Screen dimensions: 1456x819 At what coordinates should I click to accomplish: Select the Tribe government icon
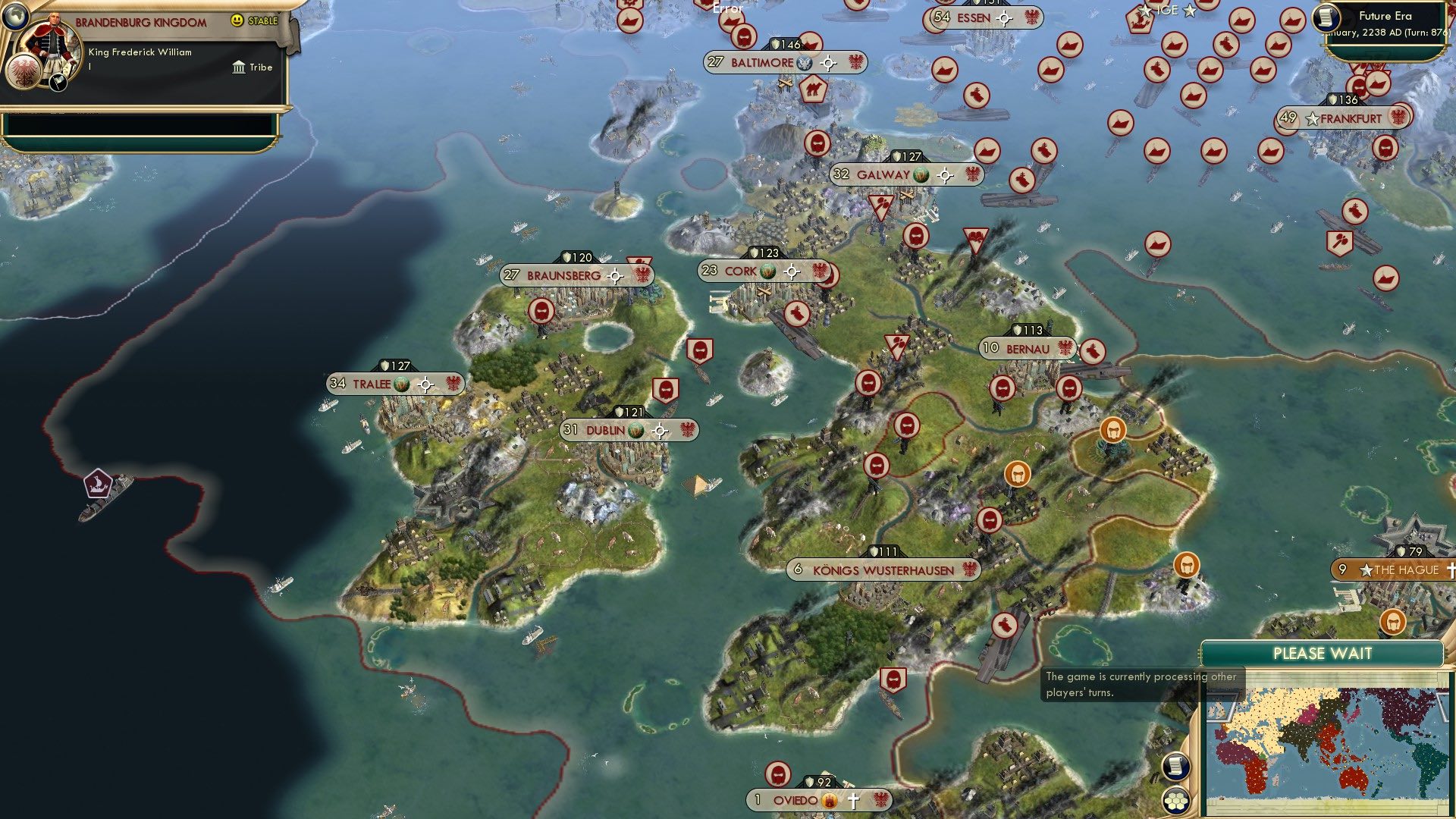click(237, 67)
